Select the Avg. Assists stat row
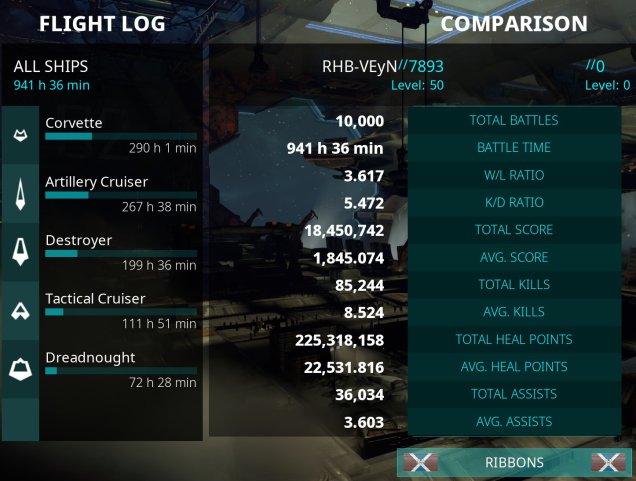Viewport: 636px width, 481px height. (x=514, y=422)
